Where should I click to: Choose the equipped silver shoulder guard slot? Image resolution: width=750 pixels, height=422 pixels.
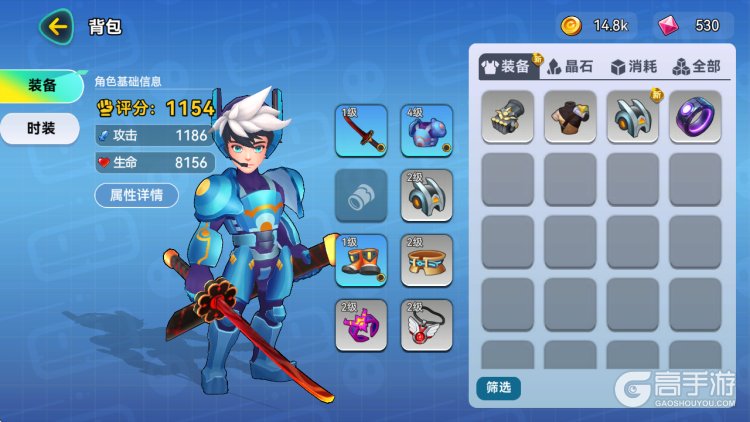click(427, 195)
